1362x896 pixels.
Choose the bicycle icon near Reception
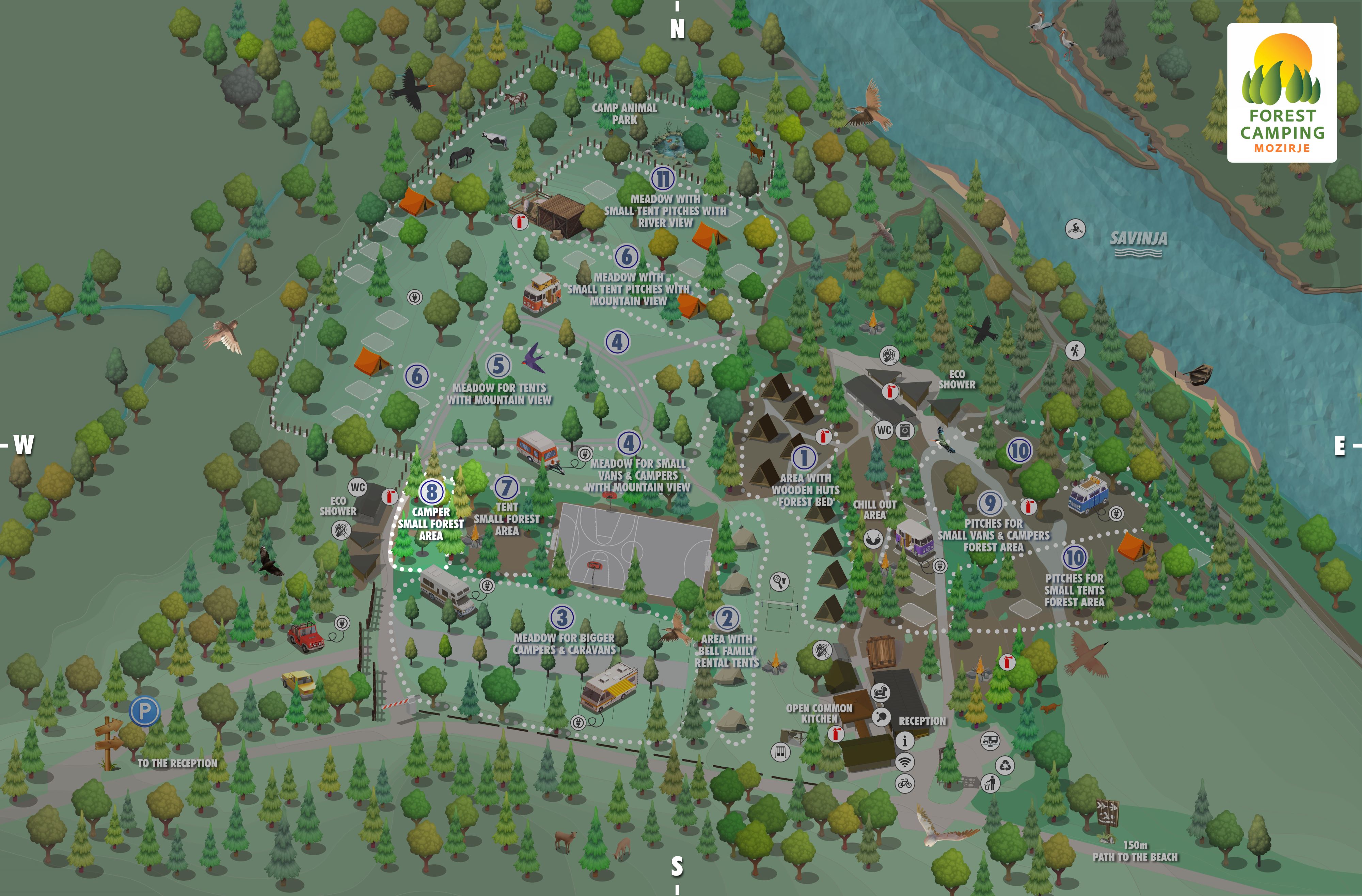tap(905, 783)
